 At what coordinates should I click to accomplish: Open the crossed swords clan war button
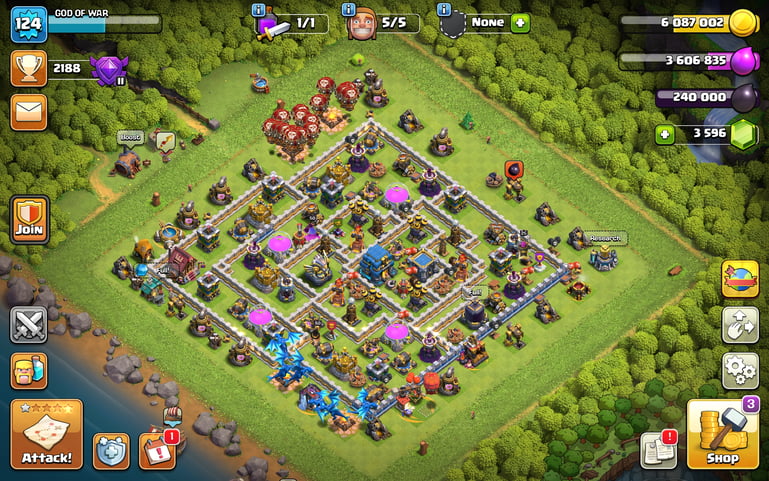click(29, 325)
